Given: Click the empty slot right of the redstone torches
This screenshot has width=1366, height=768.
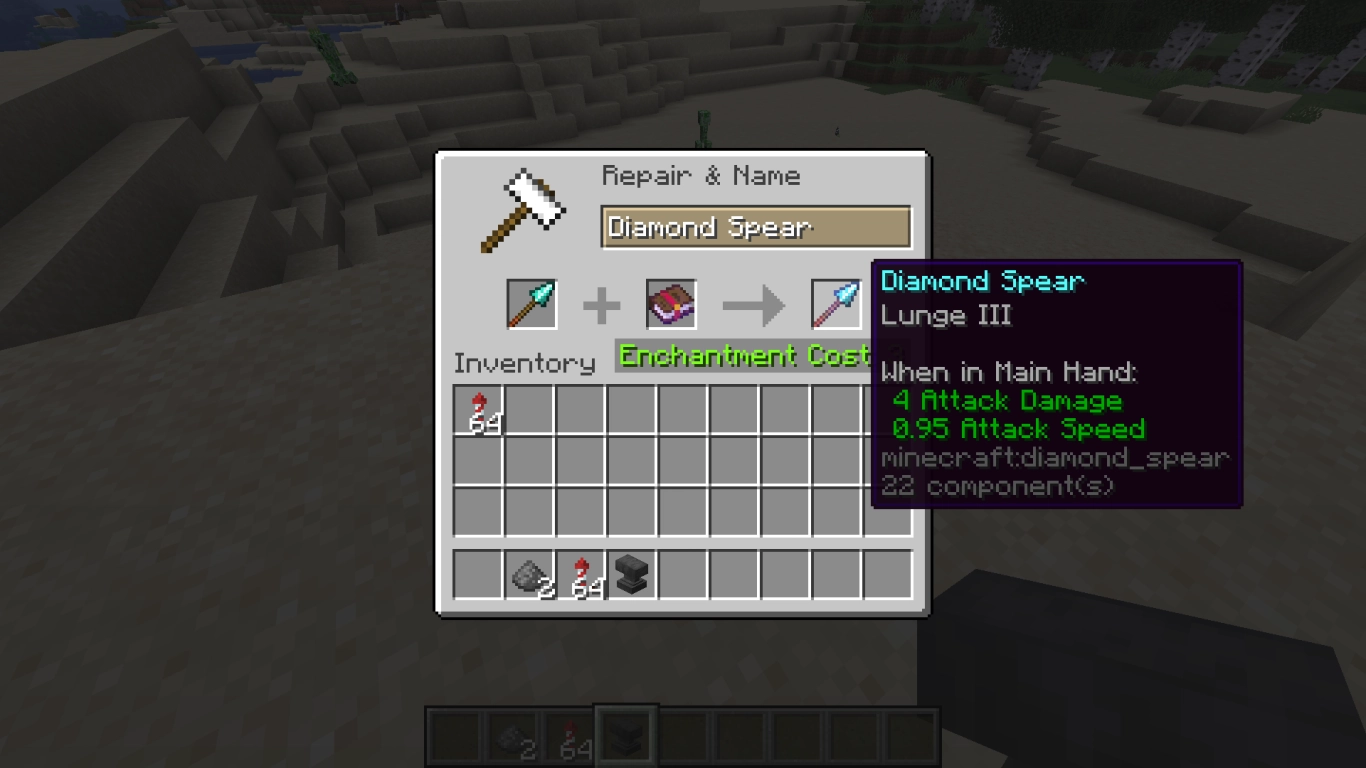Looking at the screenshot, I should (528, 409).
